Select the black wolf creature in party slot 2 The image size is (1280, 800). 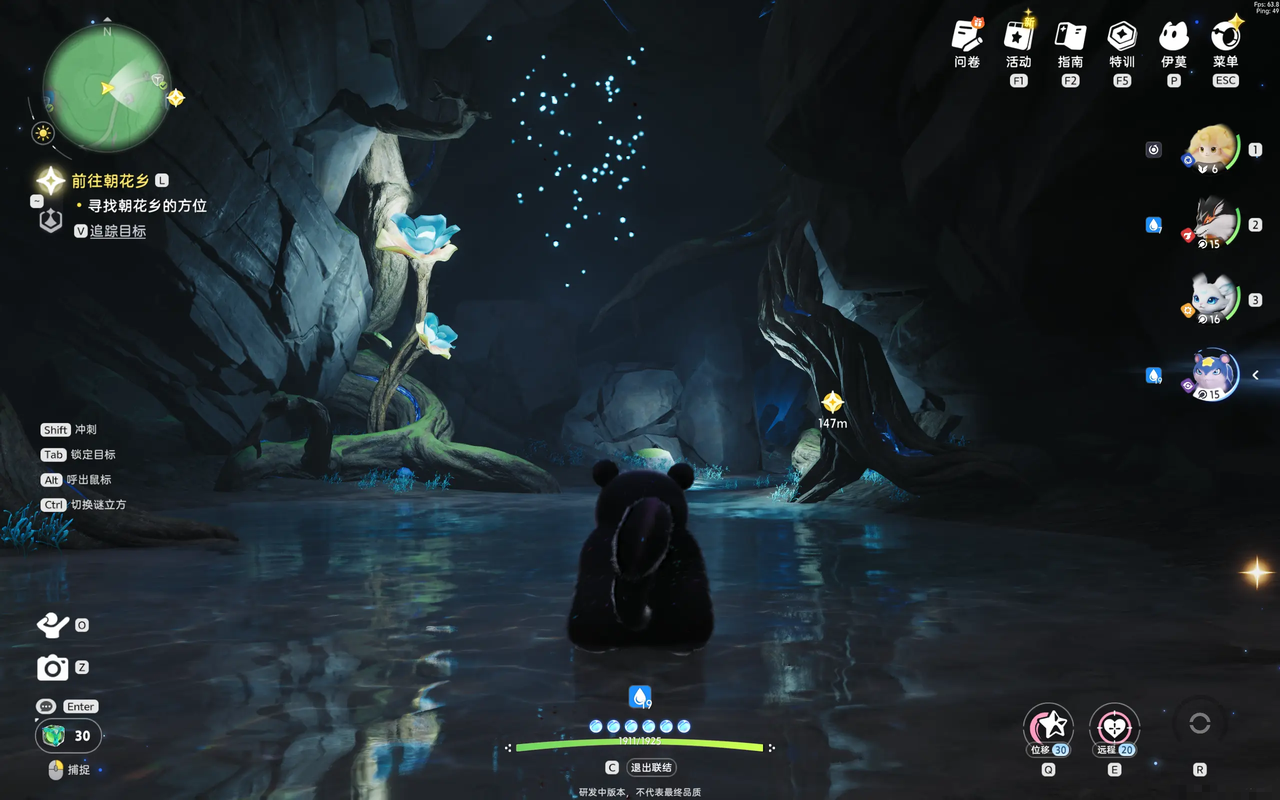click(x=1212, y=224)
